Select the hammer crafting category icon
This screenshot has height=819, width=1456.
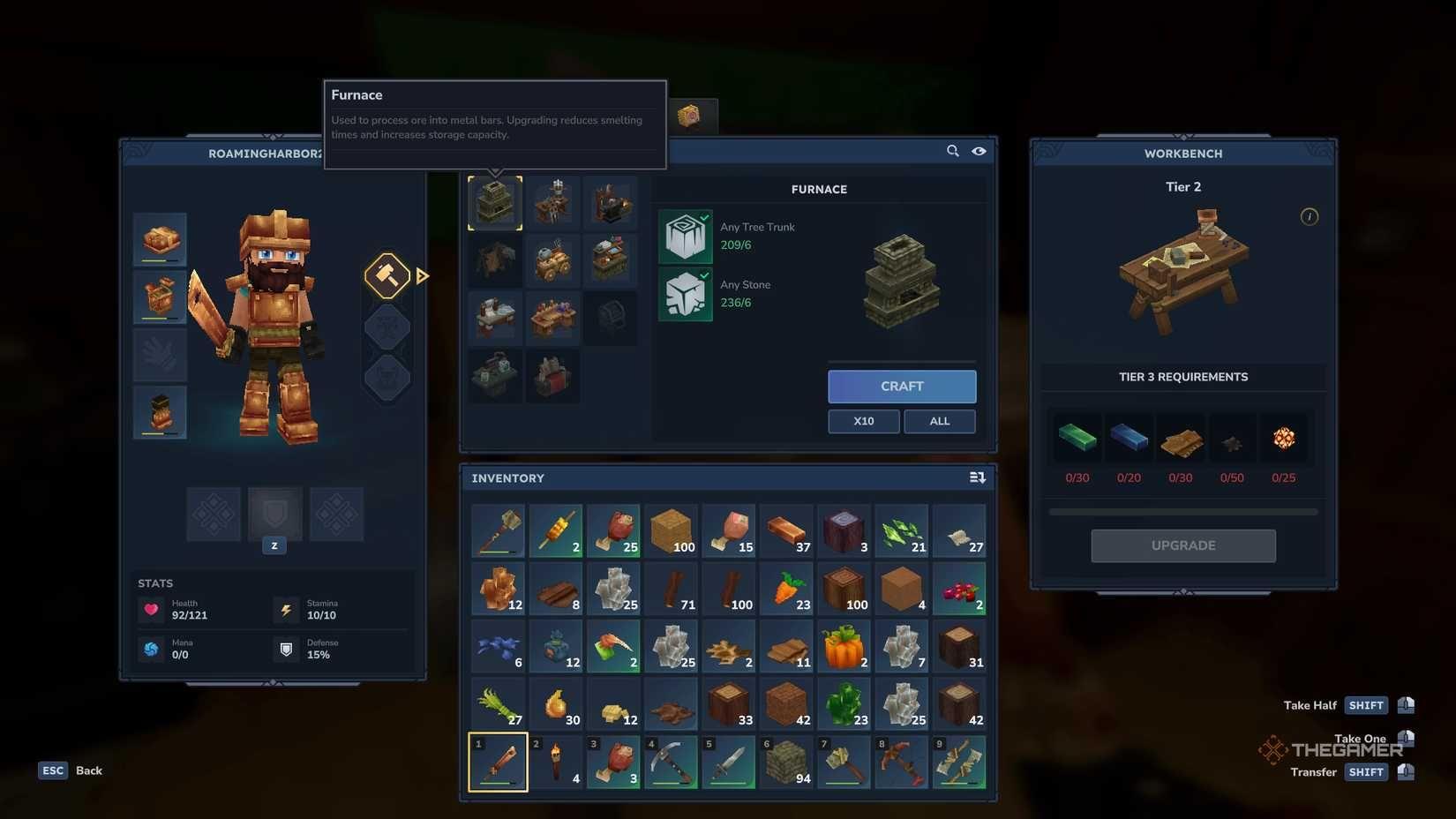pos(387,275)
